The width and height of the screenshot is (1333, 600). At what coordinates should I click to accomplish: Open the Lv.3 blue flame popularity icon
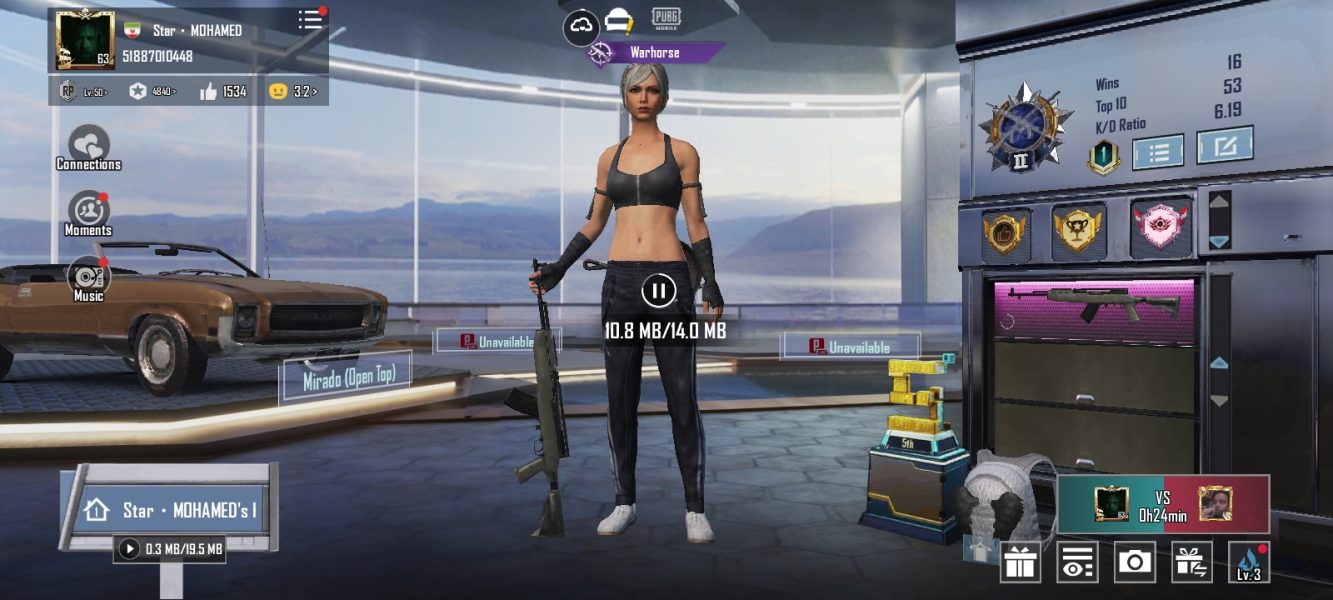pos(1249,562)
